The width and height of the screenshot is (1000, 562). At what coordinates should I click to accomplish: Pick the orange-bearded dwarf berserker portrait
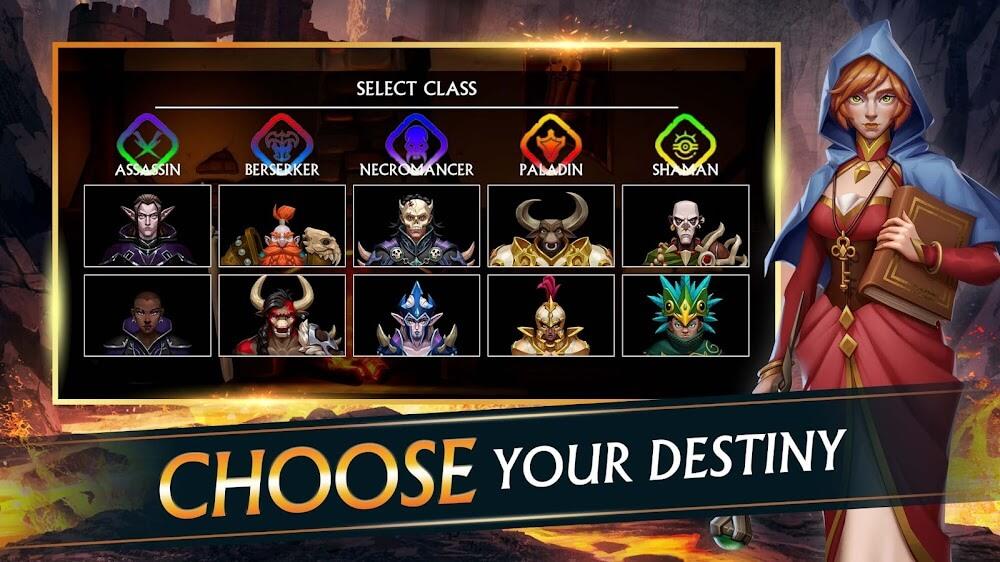click(282, 225)
